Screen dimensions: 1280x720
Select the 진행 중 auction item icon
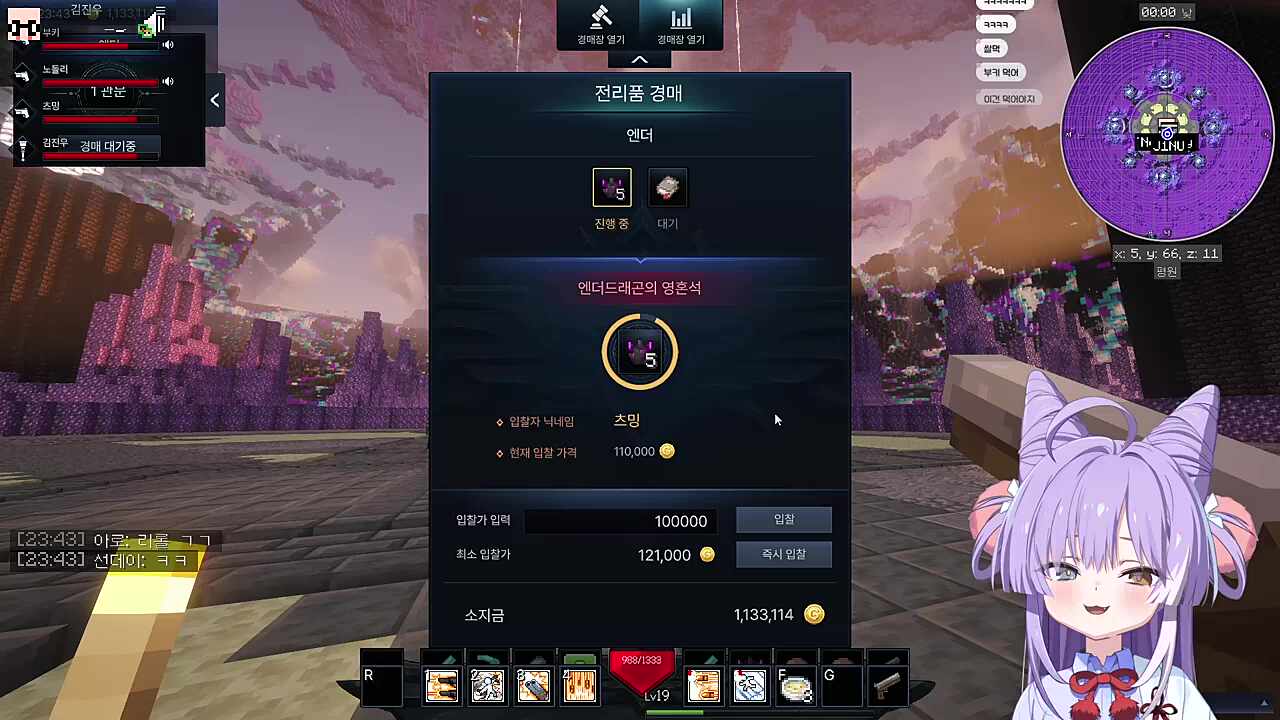click(x=611, y=187)
